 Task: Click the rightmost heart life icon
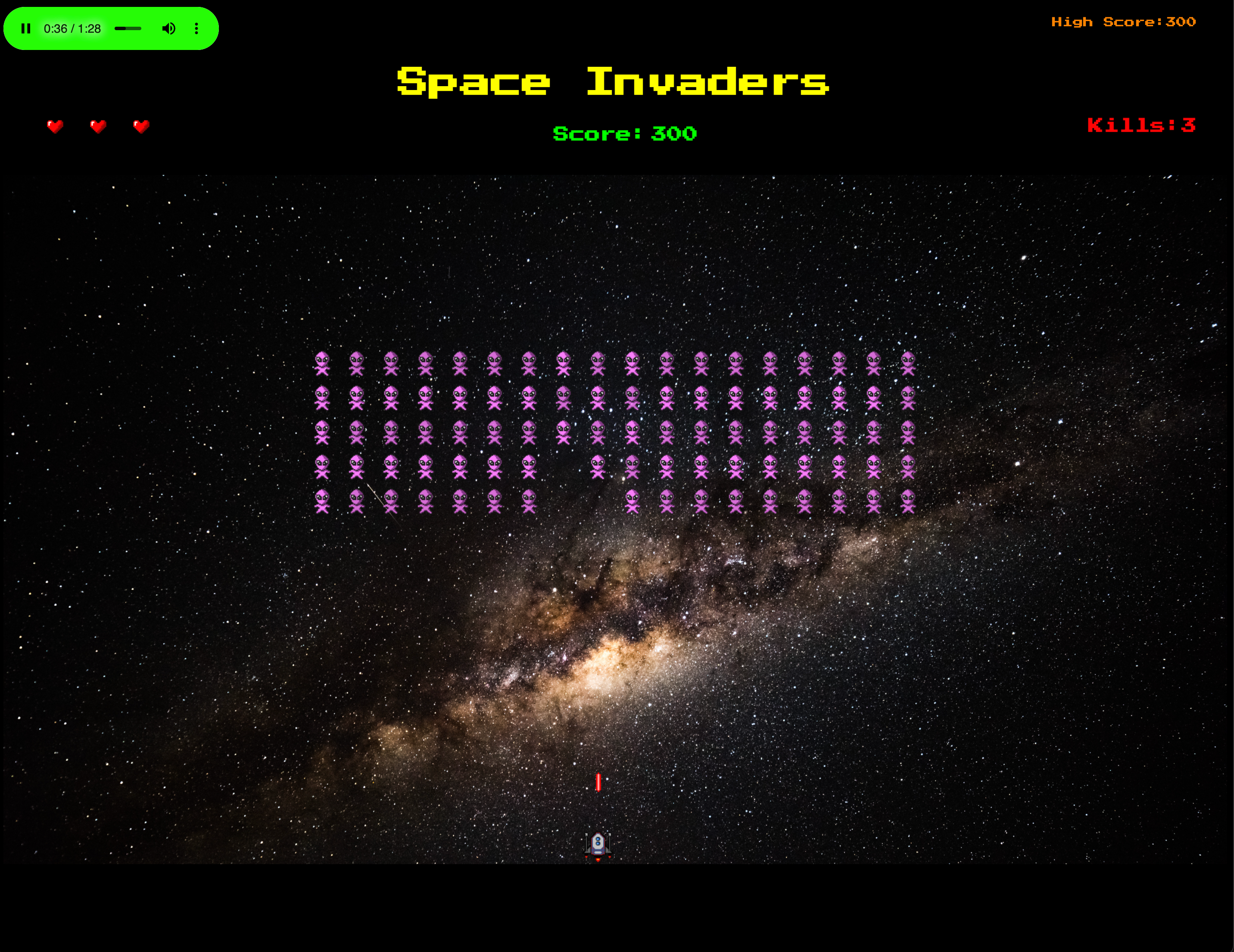tap(141, 126)
